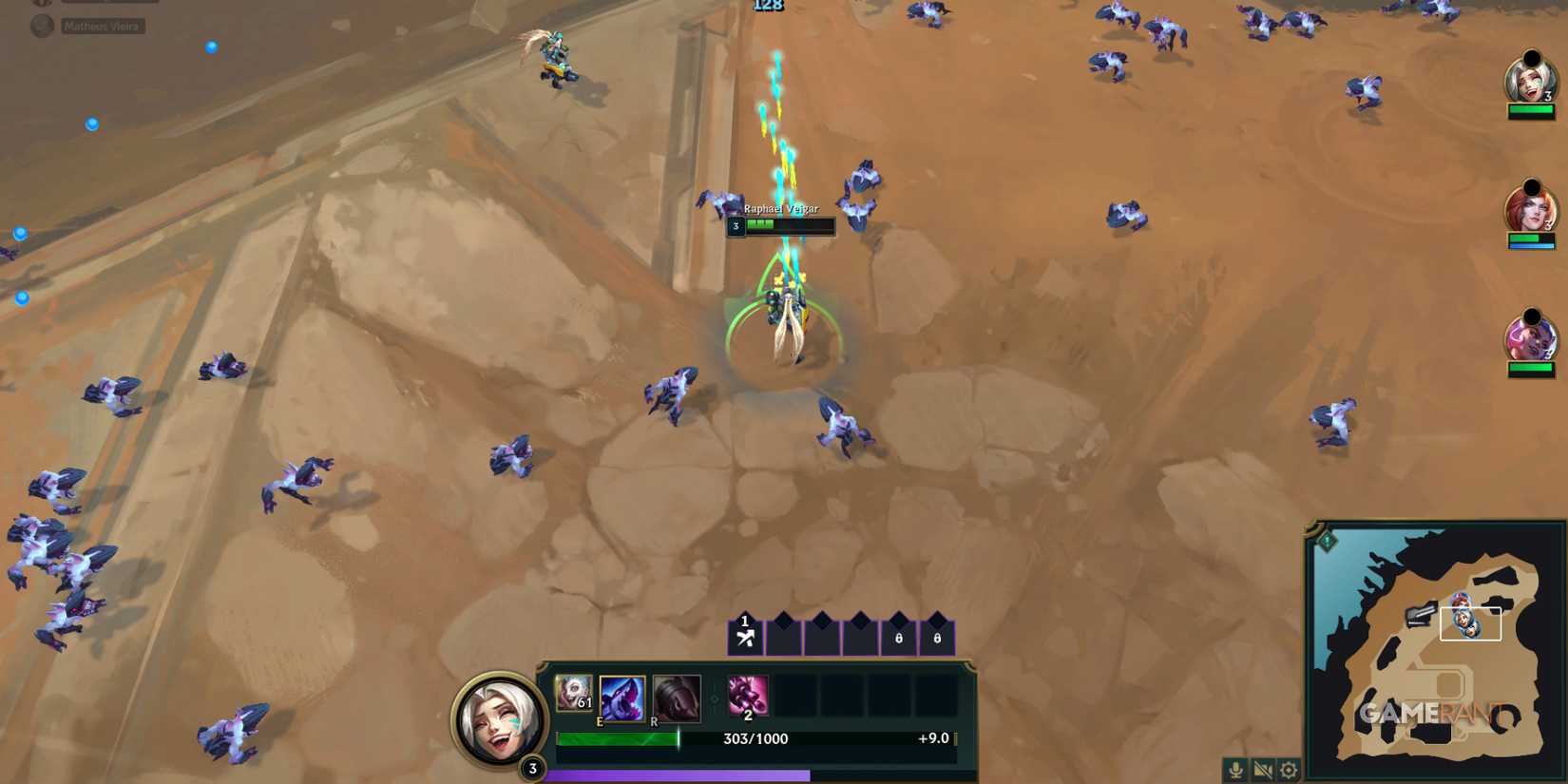The width and height of the screenshot is (1568, 784).
Task: Click the champion's R ability icon
Action: point(676,698)
